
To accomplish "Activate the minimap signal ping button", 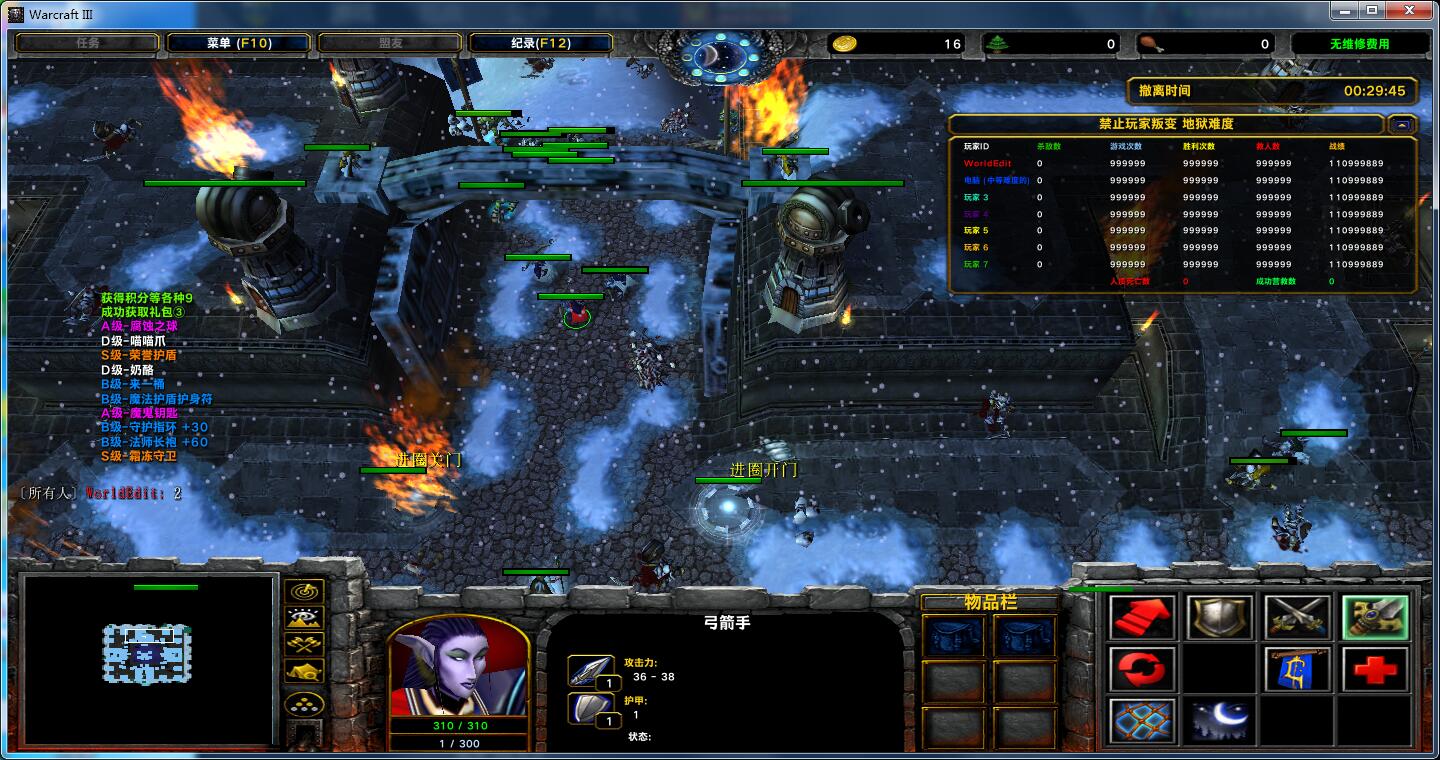I will point(304,592).
